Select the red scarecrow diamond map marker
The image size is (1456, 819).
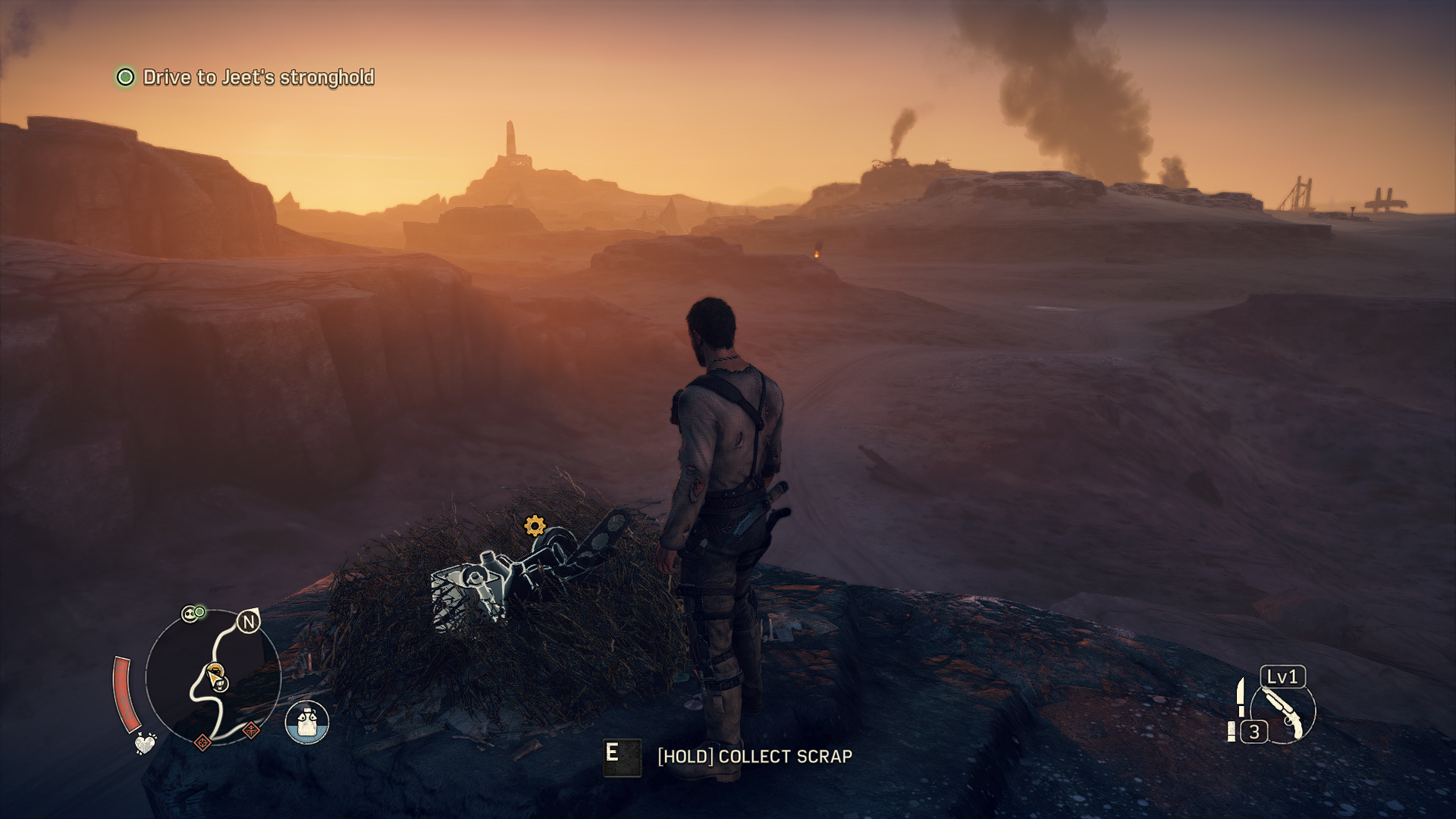point(251,731)
